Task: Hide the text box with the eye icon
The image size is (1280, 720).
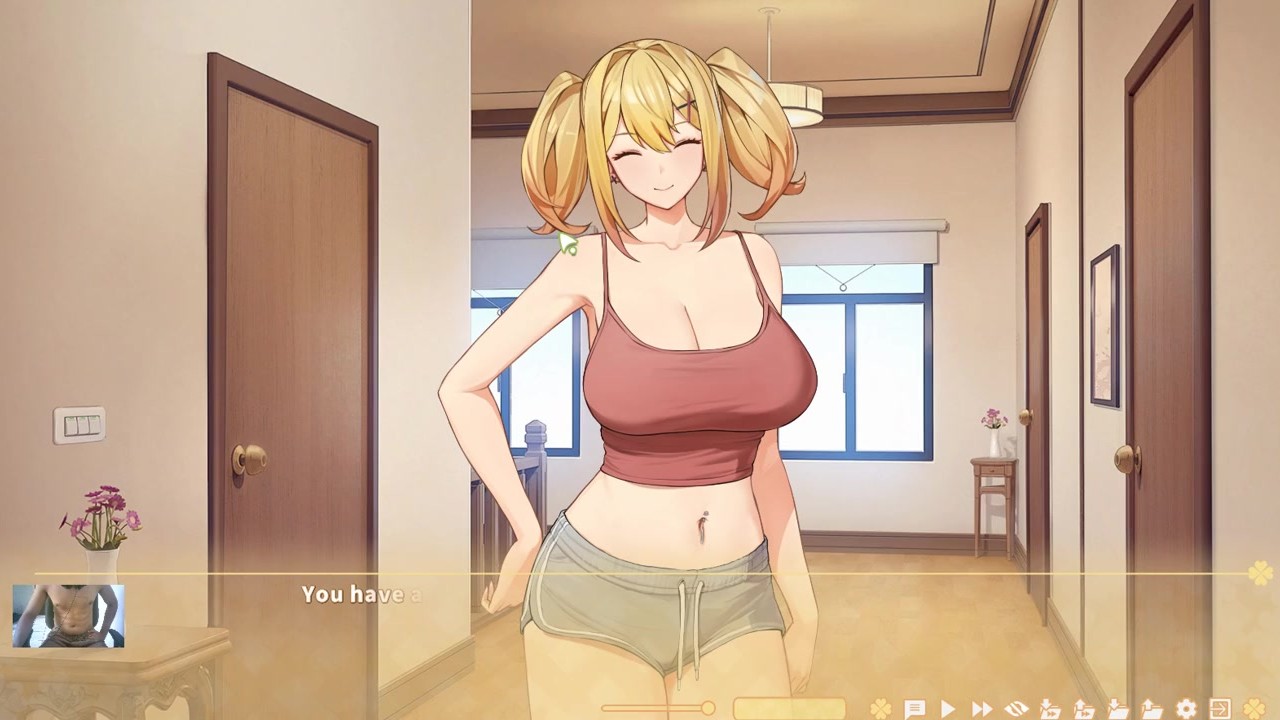Action: [x=1016, y=709]
